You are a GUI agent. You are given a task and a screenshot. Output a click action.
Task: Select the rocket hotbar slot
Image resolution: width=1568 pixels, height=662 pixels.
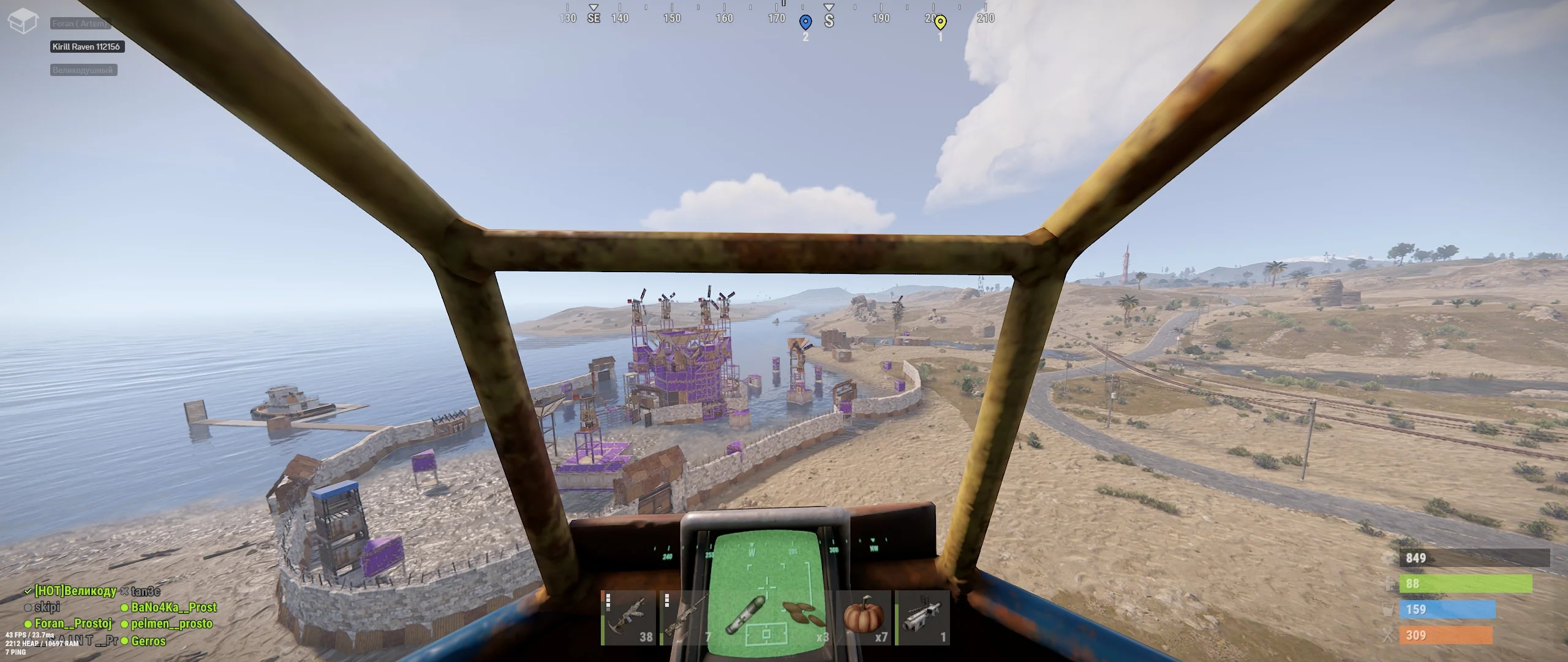(746, 618)
